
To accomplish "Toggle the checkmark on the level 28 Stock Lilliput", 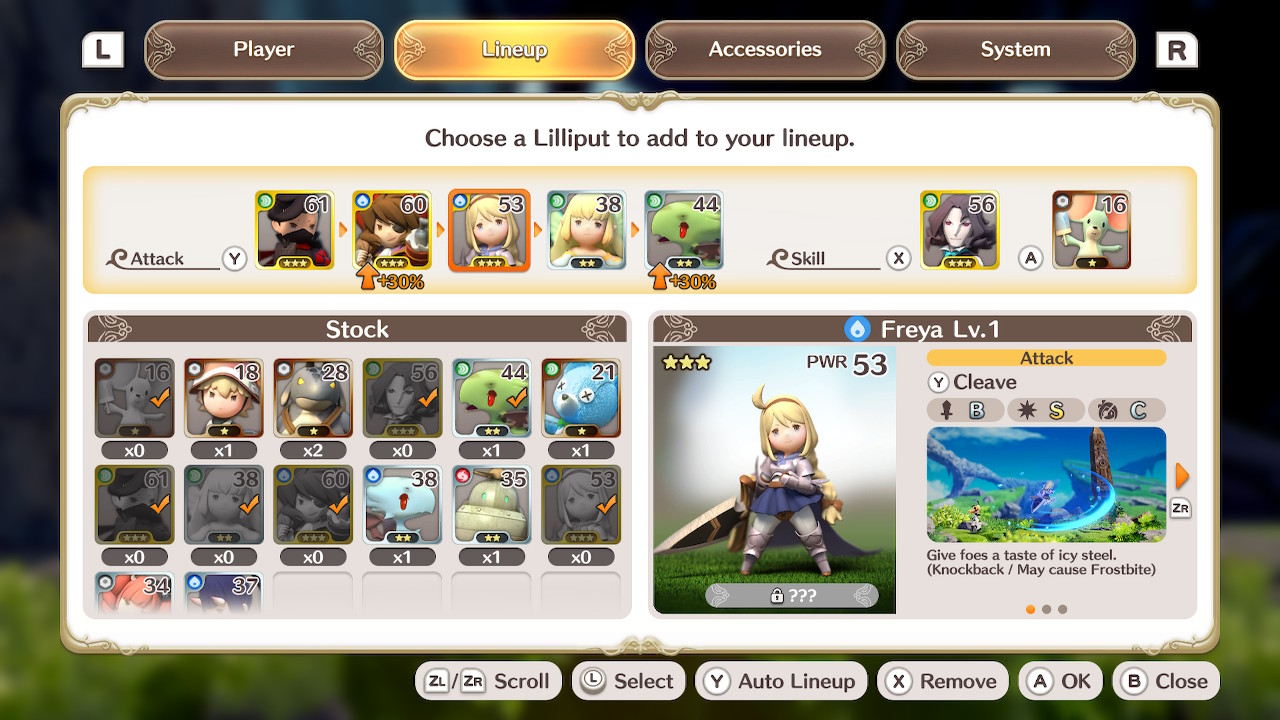I will 313,397.
